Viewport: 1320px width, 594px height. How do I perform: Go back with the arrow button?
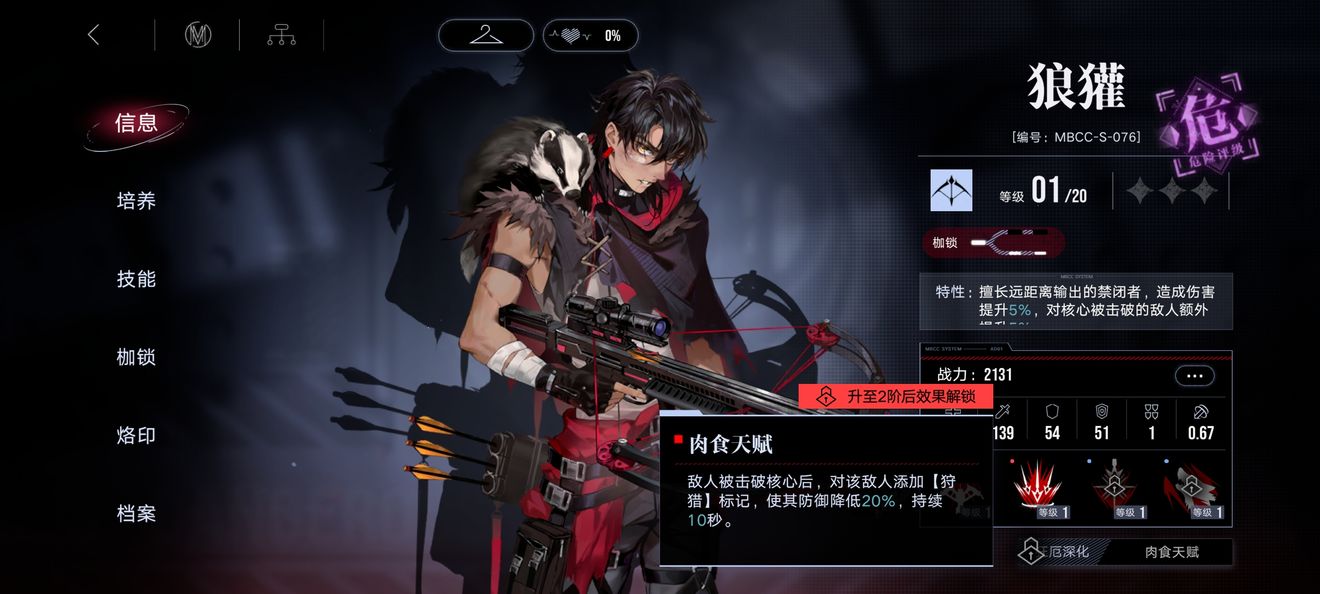[x=94, y=35]
